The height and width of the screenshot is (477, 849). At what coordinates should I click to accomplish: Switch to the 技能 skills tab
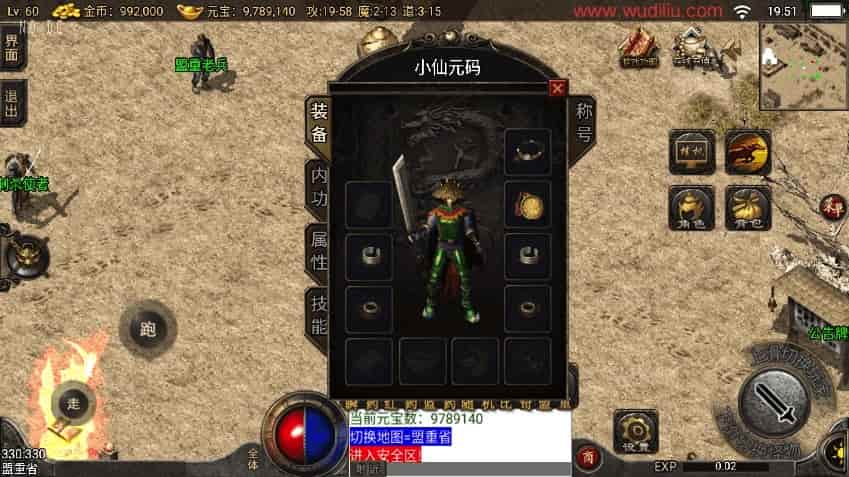point(318,313)
